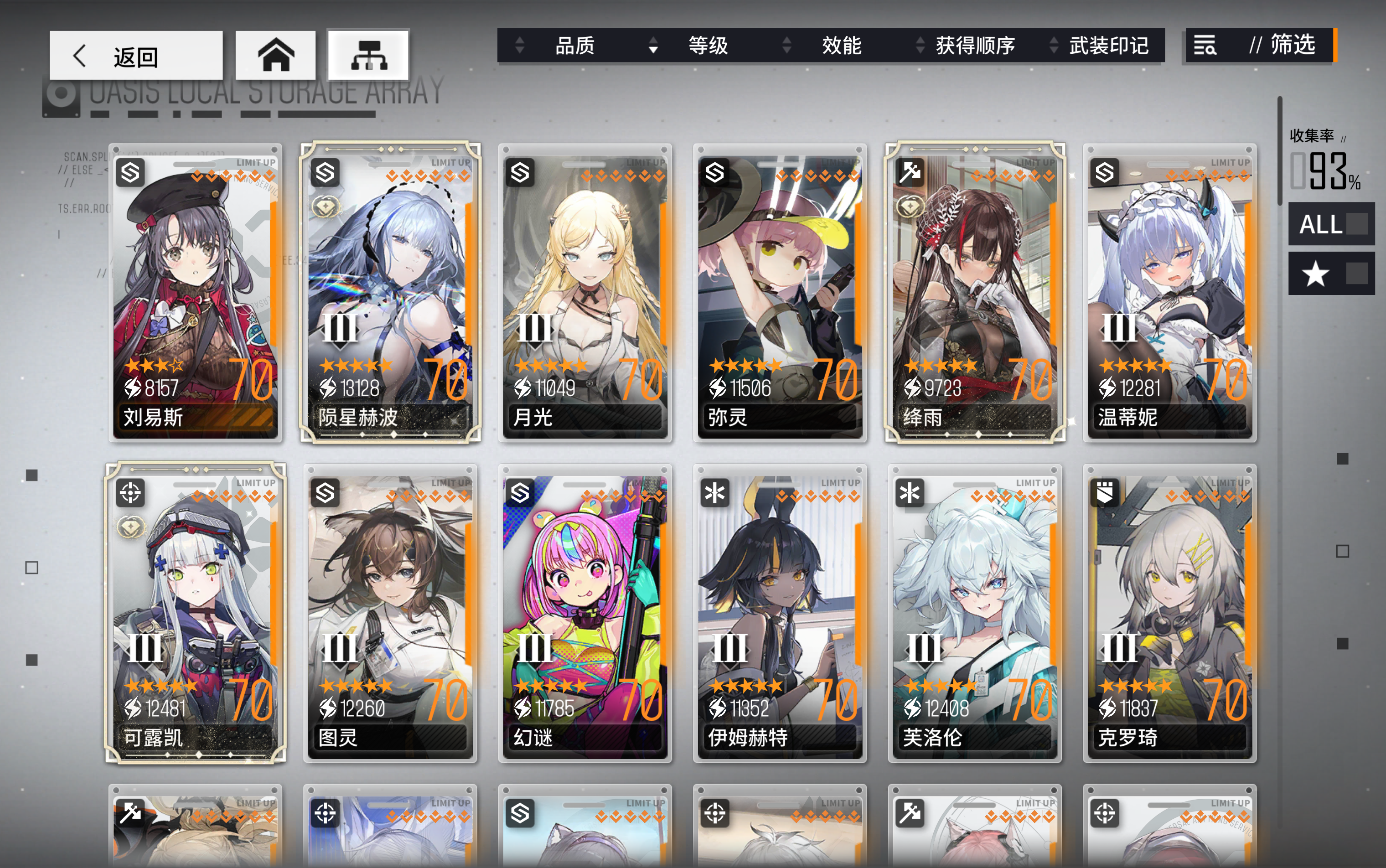This screenshot has height=868, width=1386.
Task: Select the storage array icon beside home
Action: (x=370, y=55)
